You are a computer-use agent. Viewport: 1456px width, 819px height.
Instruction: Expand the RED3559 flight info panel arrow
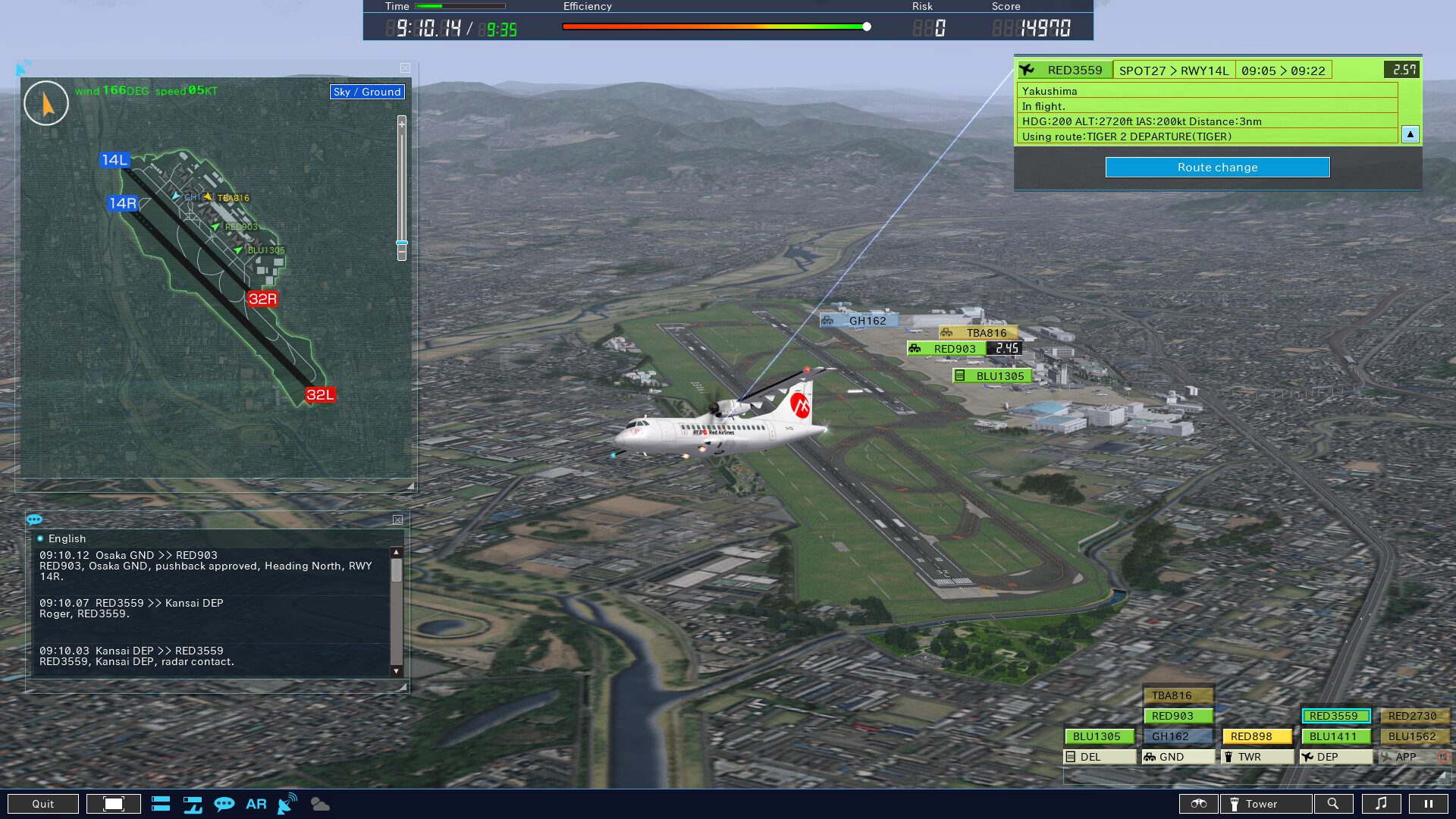pos(1409,134)
